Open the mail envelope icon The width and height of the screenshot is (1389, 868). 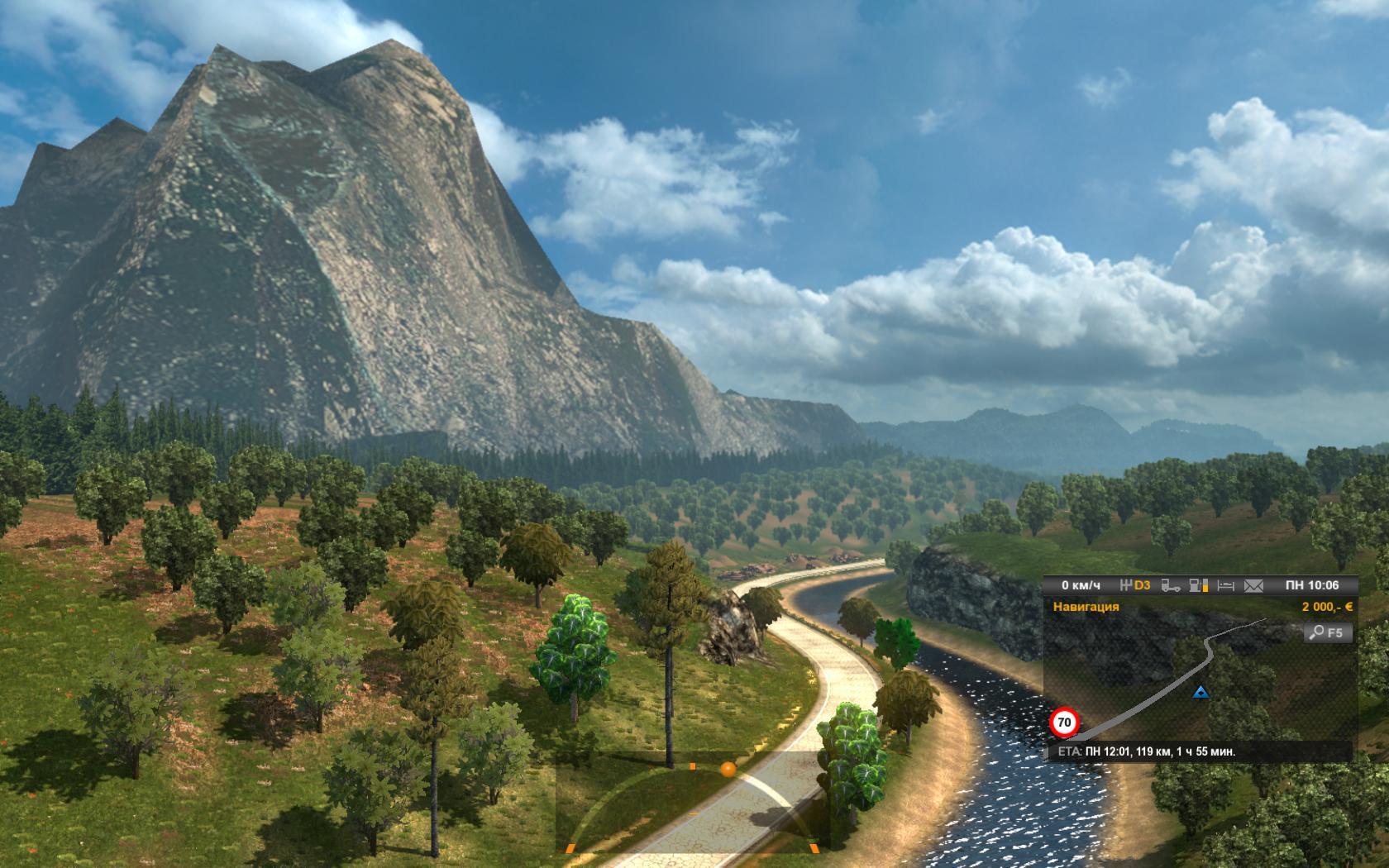pos(1253,585)
